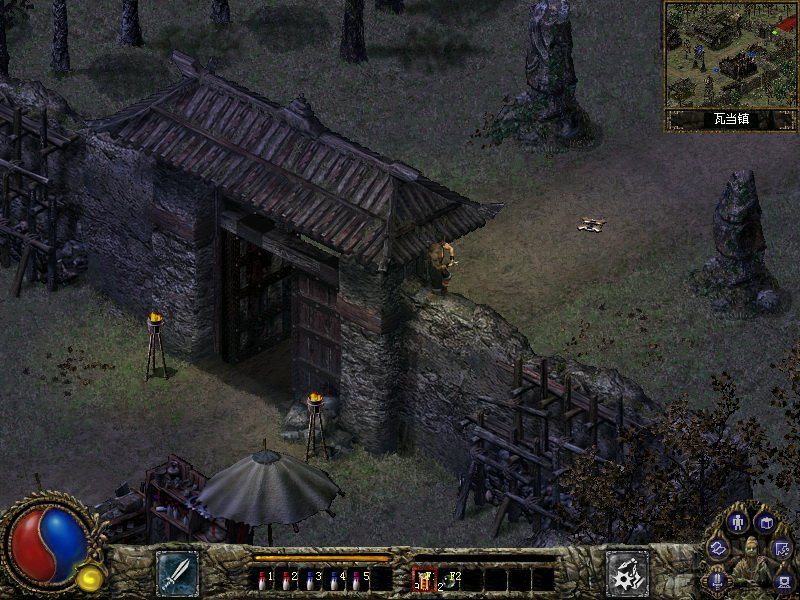Use the blue potion in slot 3

click(x=310, y=578)
